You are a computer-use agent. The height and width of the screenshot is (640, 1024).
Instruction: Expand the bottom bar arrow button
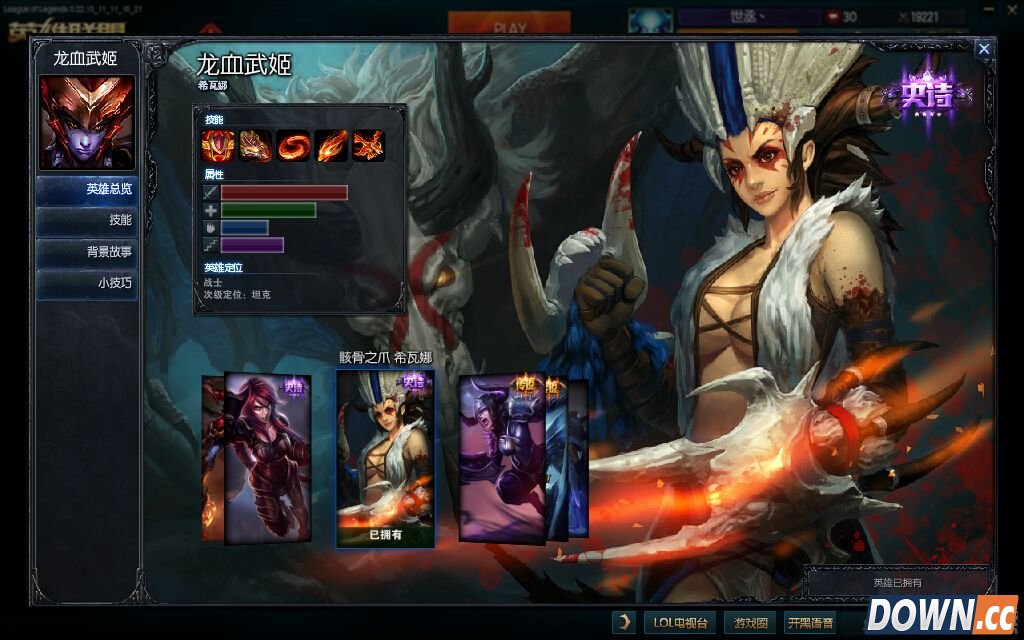point(624,622)
